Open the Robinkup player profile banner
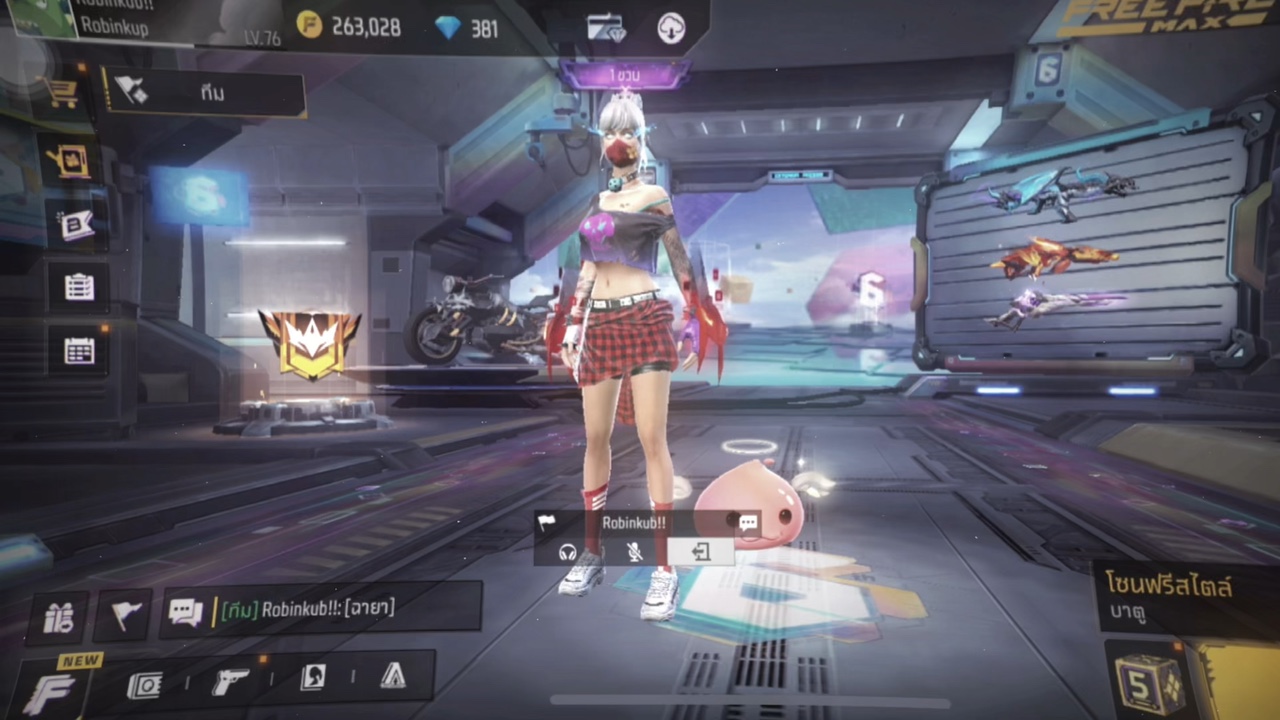 [110, 22]
